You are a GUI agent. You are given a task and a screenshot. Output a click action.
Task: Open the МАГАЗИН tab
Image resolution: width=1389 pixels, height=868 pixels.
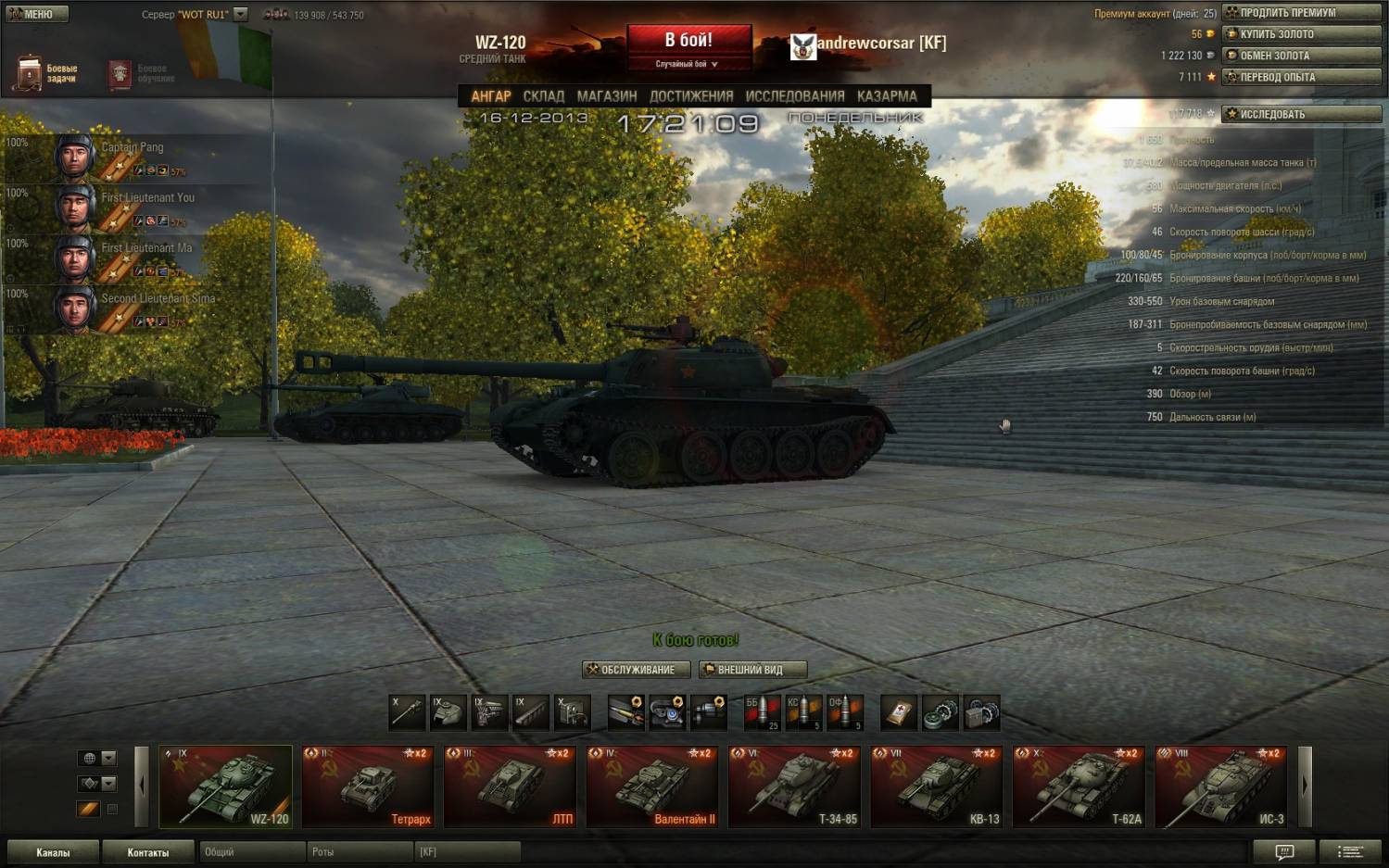pyautogui.click(x=607, y=96)
